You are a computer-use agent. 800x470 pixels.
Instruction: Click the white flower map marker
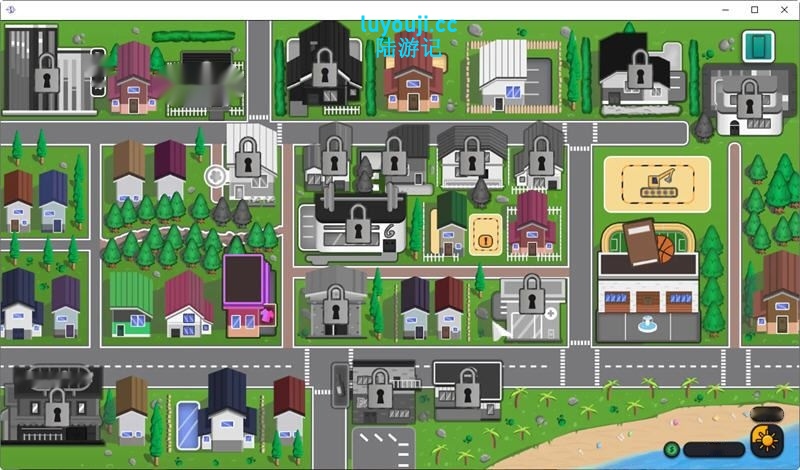[215, 177]
